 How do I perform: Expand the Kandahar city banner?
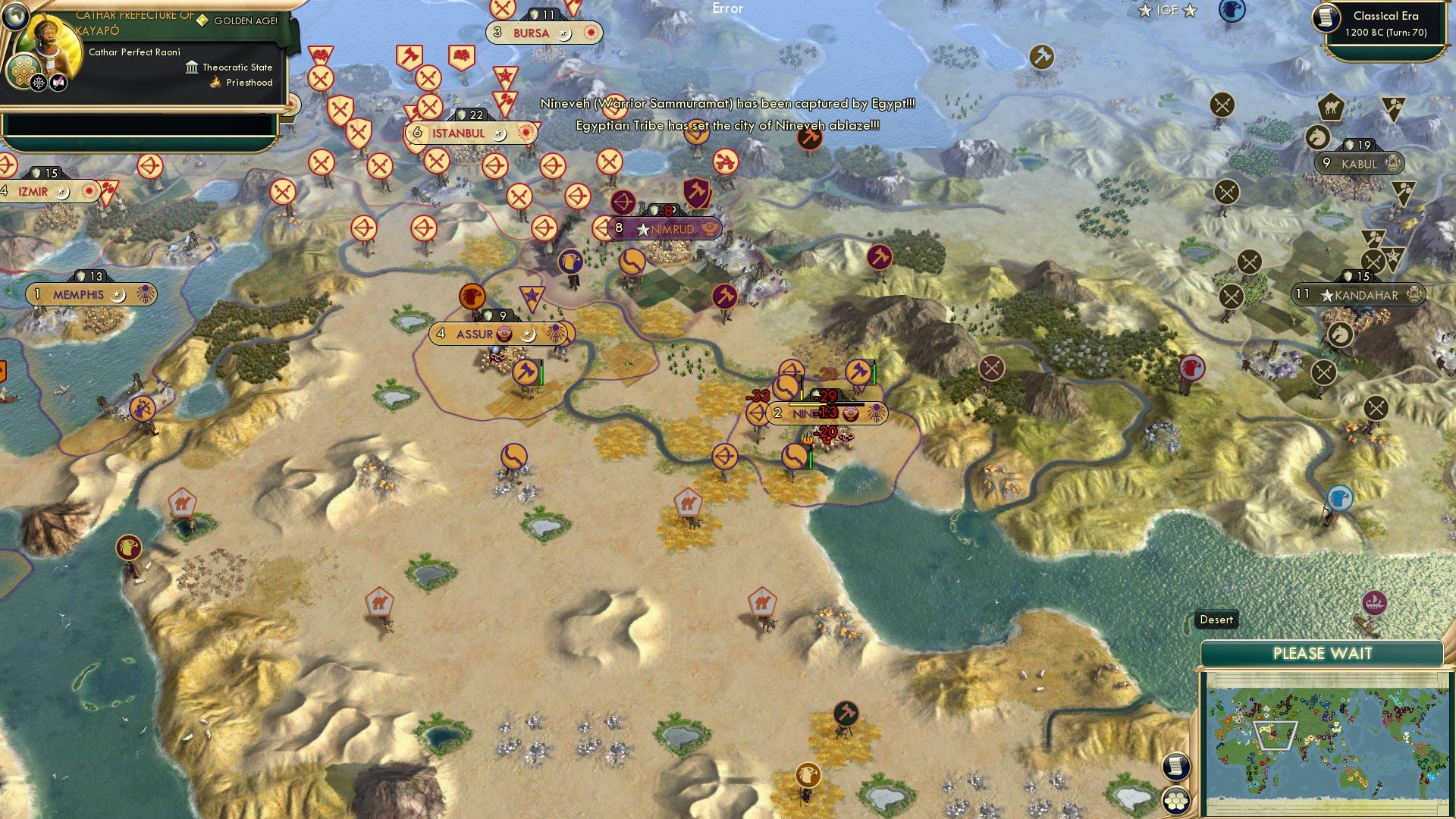1357,295
